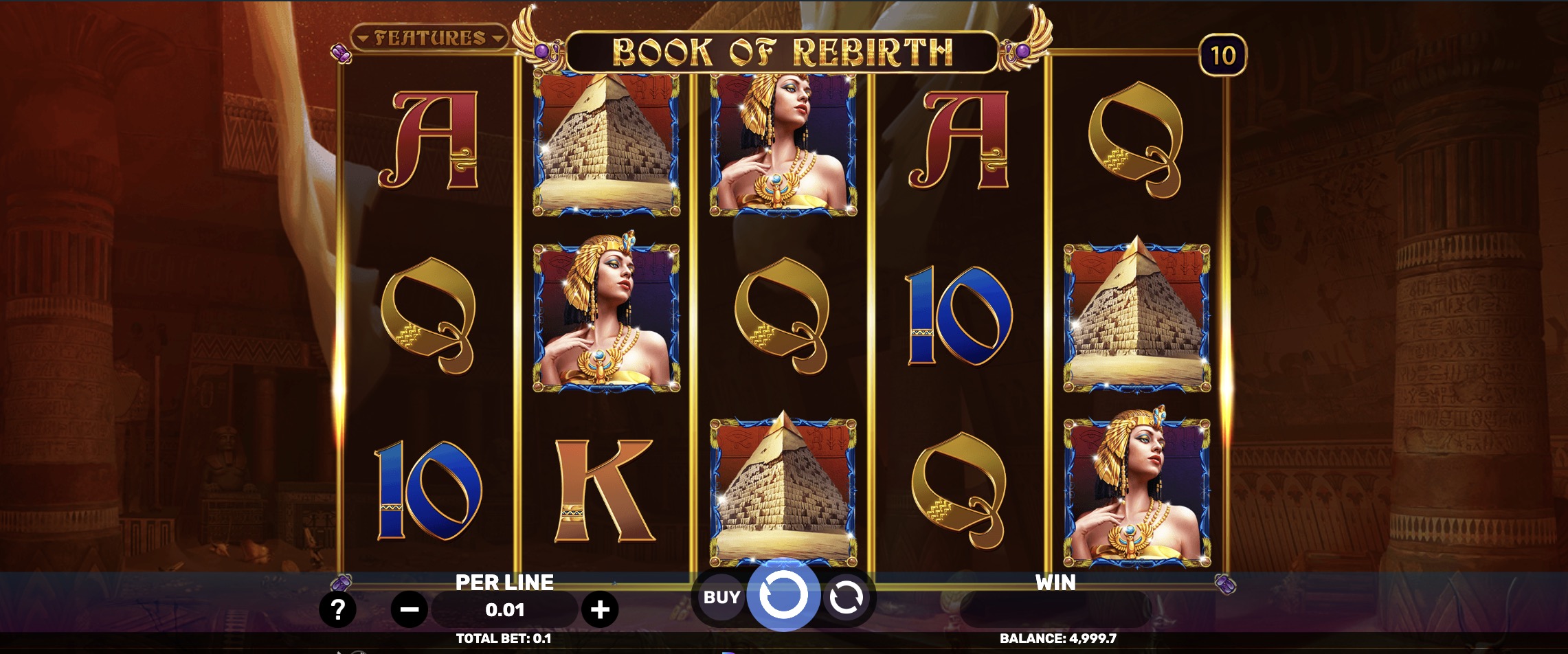Click the BALANCE: 4,999.7 readout

[1058, 640]
